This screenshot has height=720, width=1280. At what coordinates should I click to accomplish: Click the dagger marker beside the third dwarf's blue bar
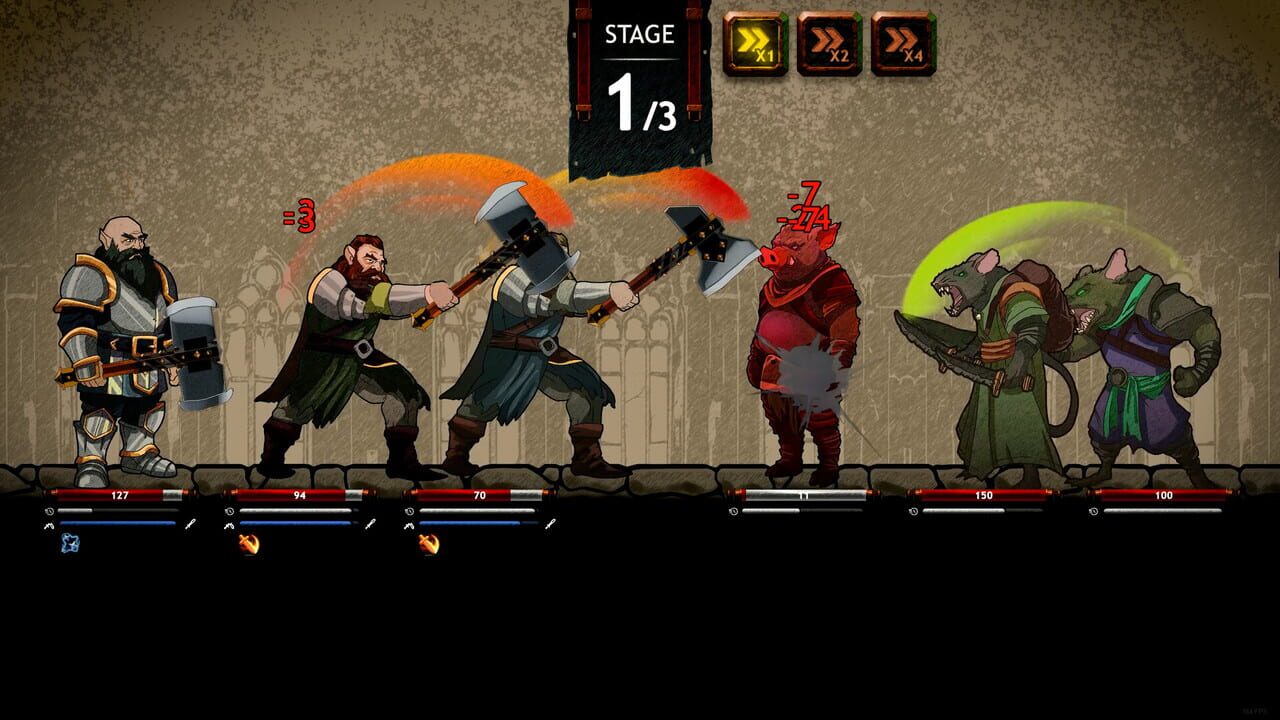tap(553, 521)
